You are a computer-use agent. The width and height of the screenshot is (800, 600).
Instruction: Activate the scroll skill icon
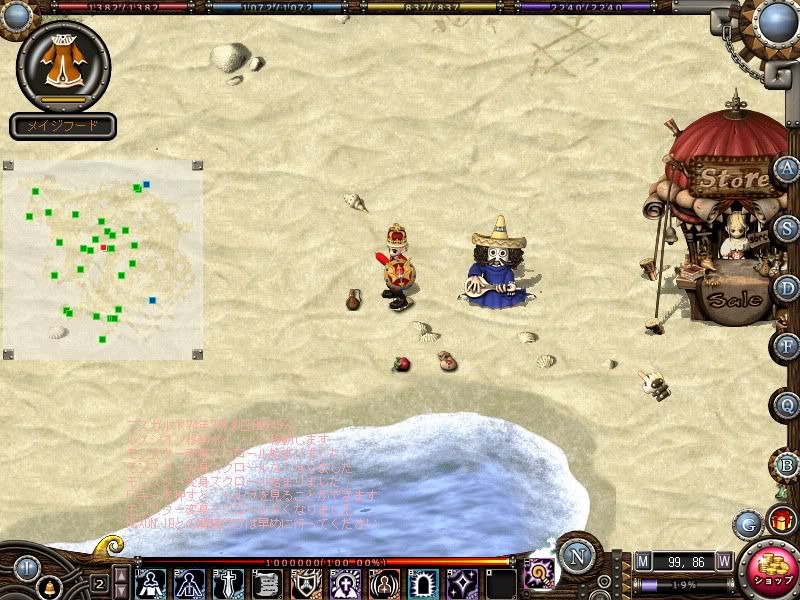click(x=265, y=582)
